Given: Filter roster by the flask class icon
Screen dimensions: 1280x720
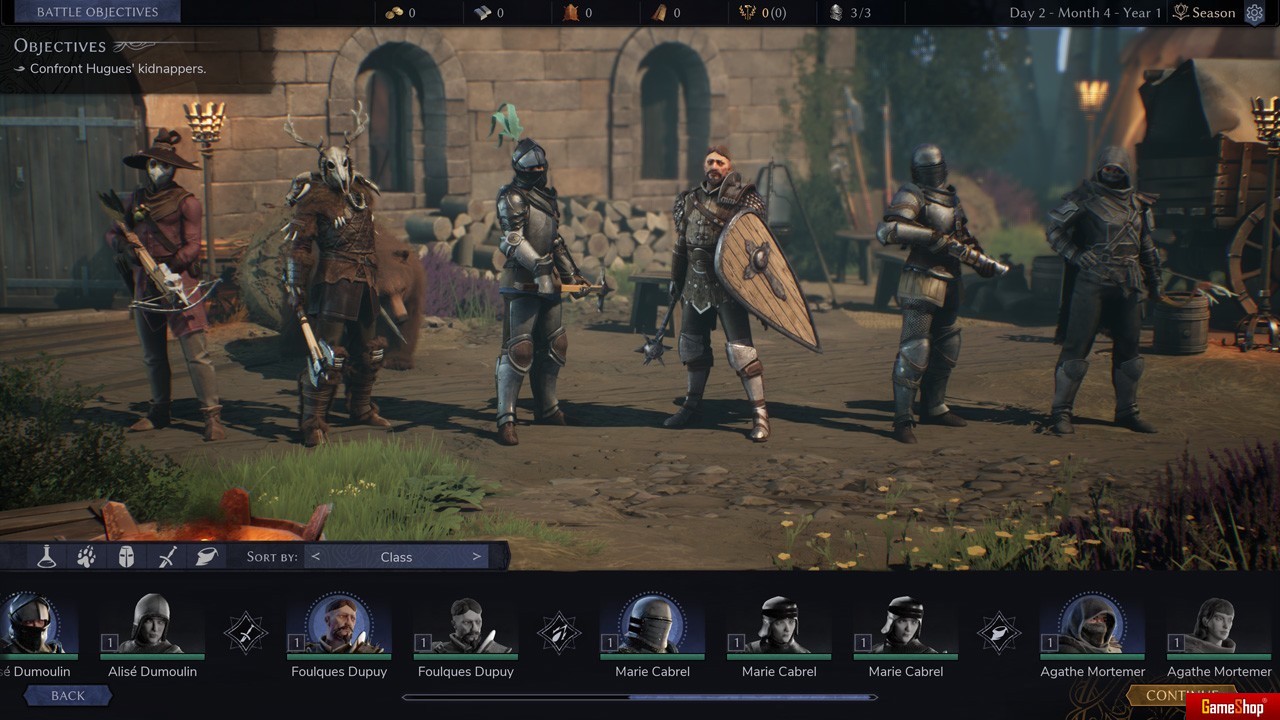Looking at the screenshot, I should click(46, 557).
